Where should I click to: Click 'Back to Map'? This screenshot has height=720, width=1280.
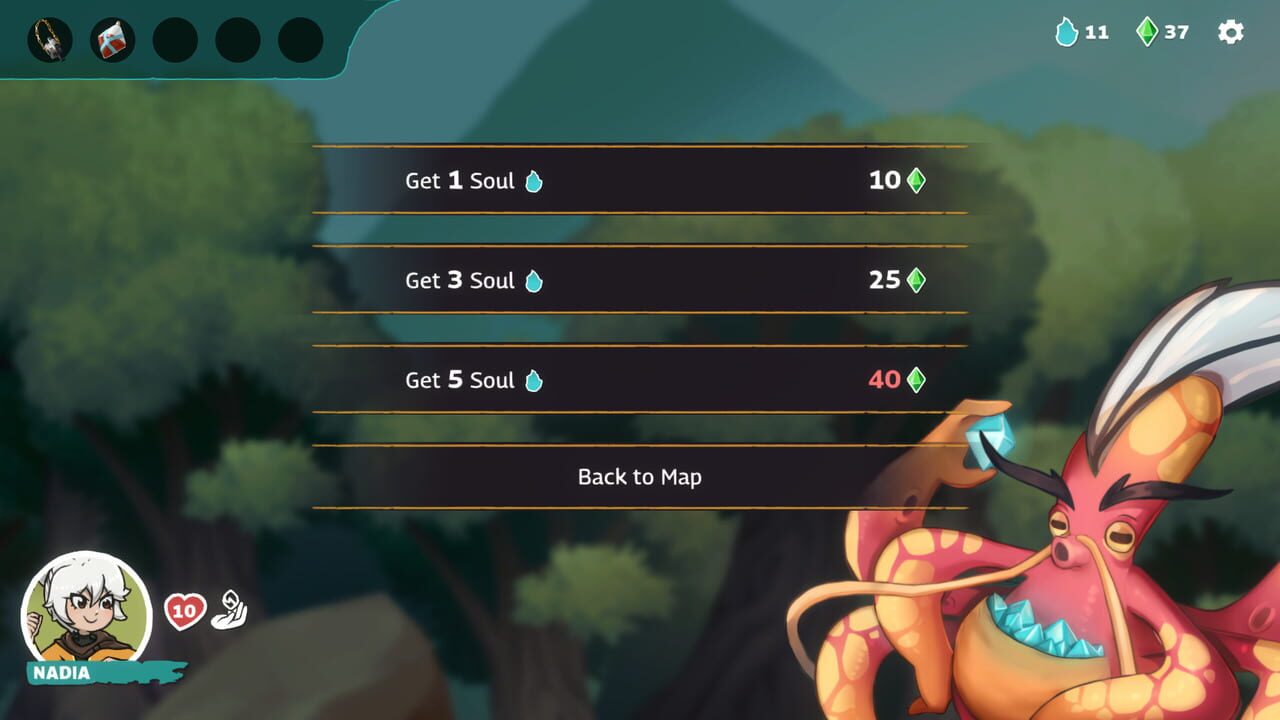pyautogui.click(x=640, y=477)
